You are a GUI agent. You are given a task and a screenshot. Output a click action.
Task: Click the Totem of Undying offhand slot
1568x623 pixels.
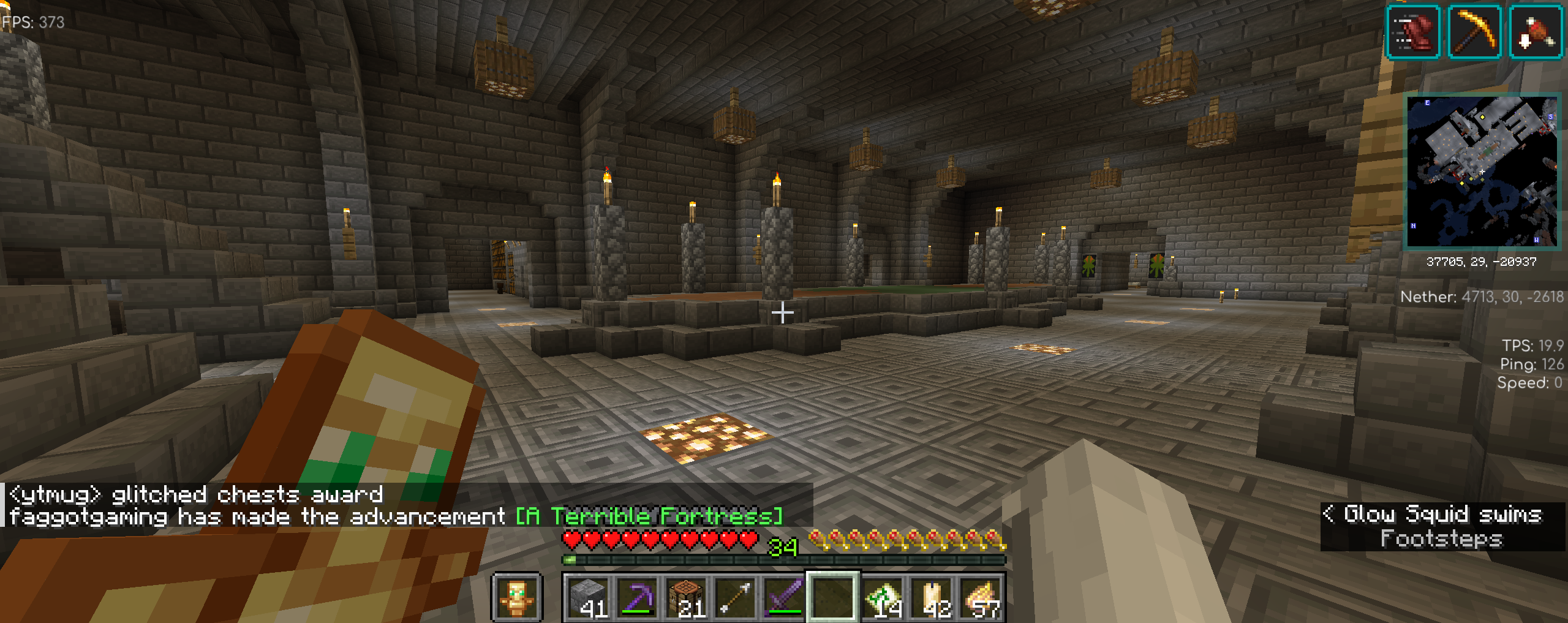click(x=516, y=597)
